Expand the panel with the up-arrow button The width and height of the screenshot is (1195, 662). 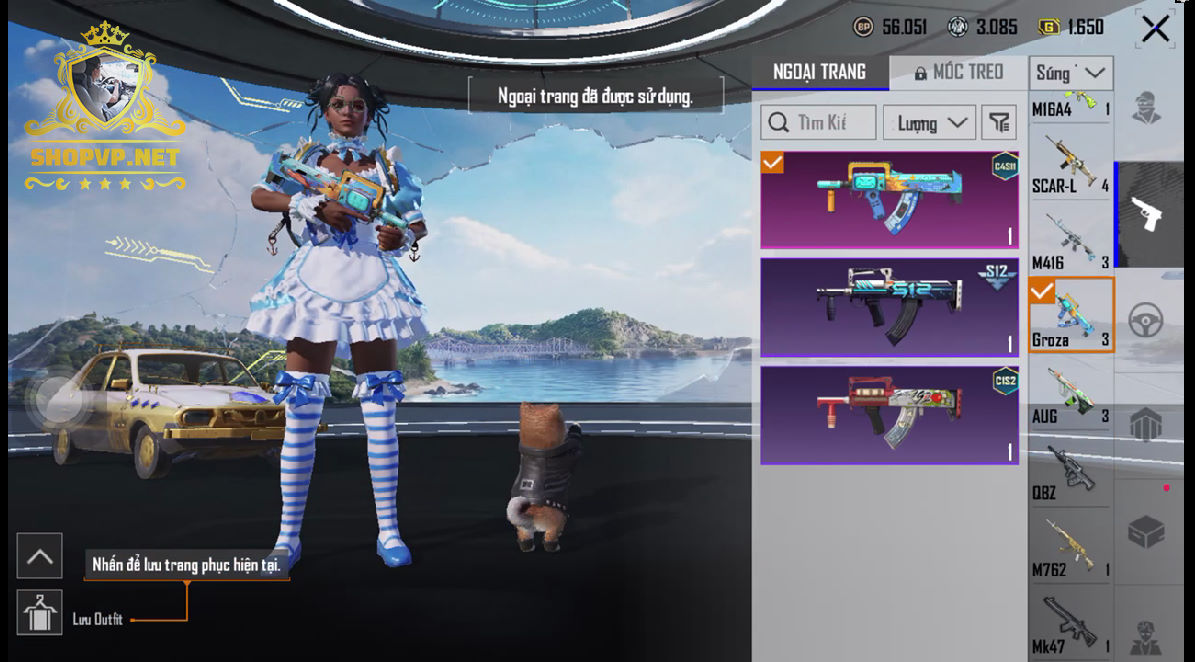click(40, 556)
